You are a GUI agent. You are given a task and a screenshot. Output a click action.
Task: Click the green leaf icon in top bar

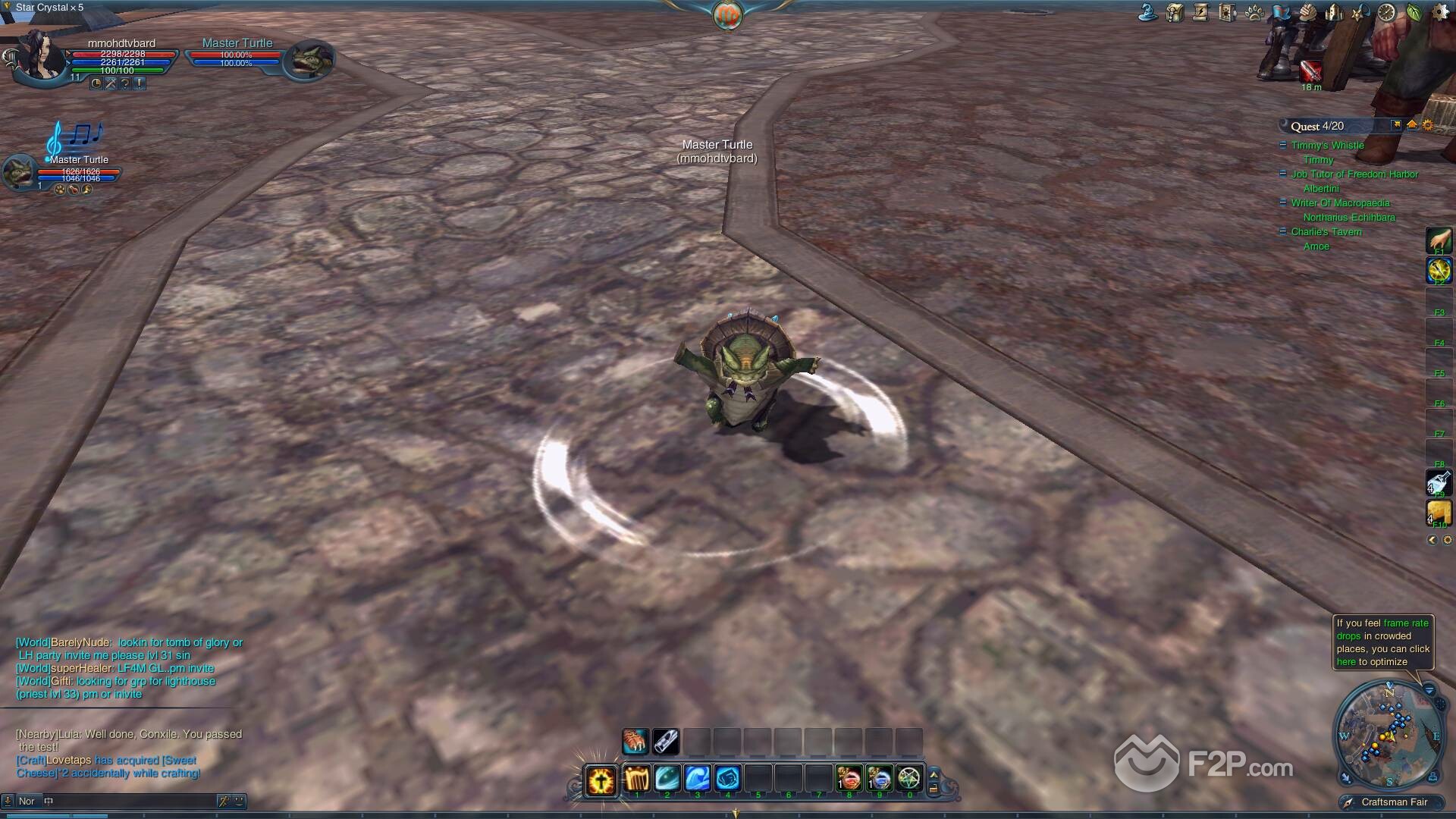click(x=1414, y=12)
